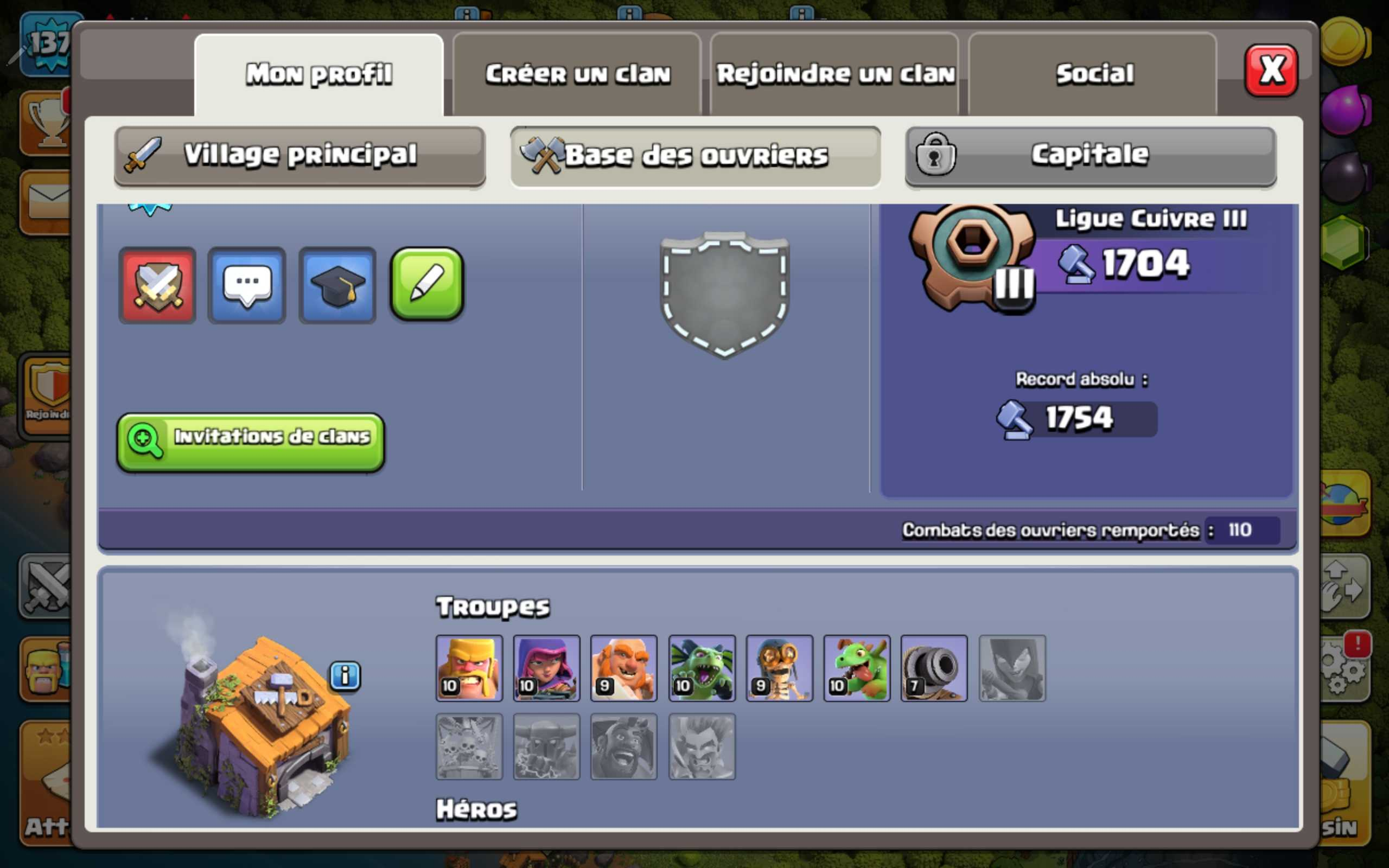Select the Village principal view

[x=298, y=155]
